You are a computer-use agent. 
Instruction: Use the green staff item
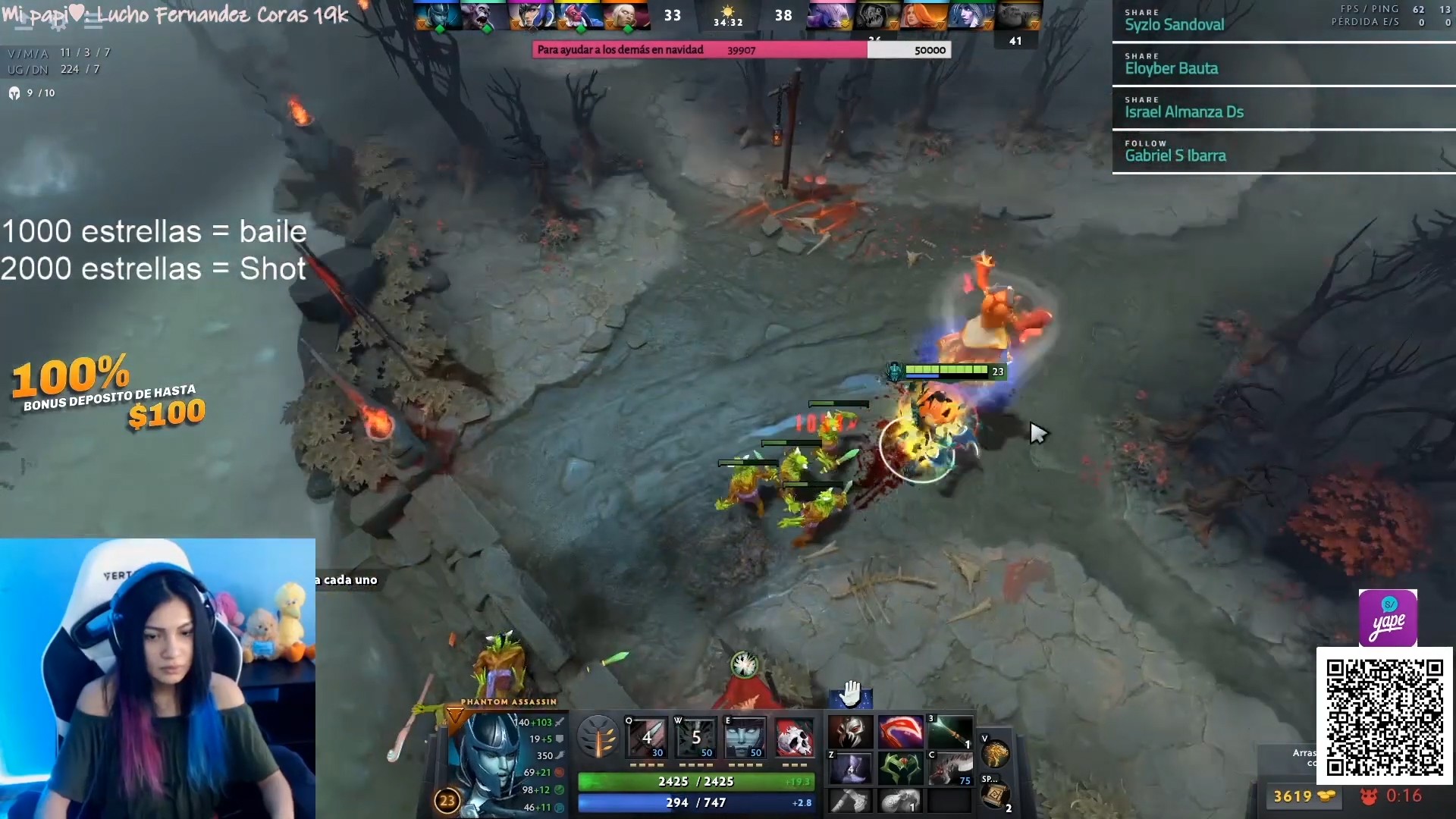pos(950,733)
